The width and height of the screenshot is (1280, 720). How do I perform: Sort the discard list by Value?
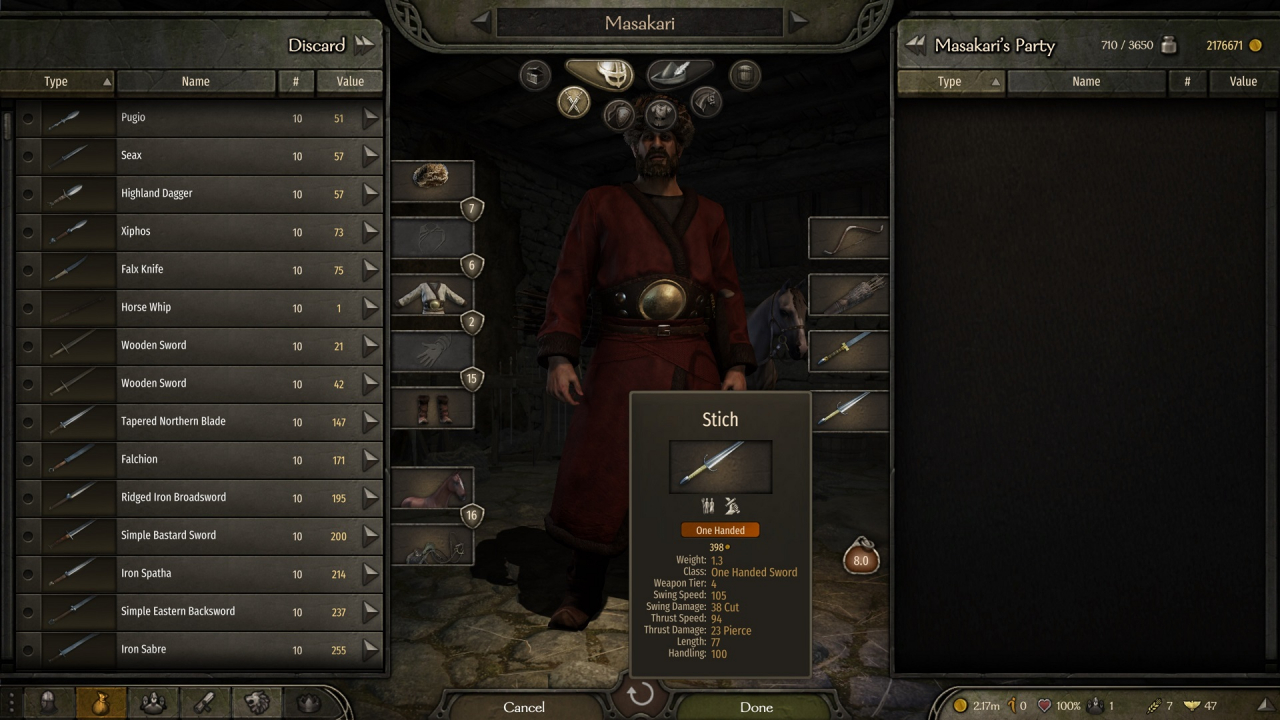[x=349, y=82]
